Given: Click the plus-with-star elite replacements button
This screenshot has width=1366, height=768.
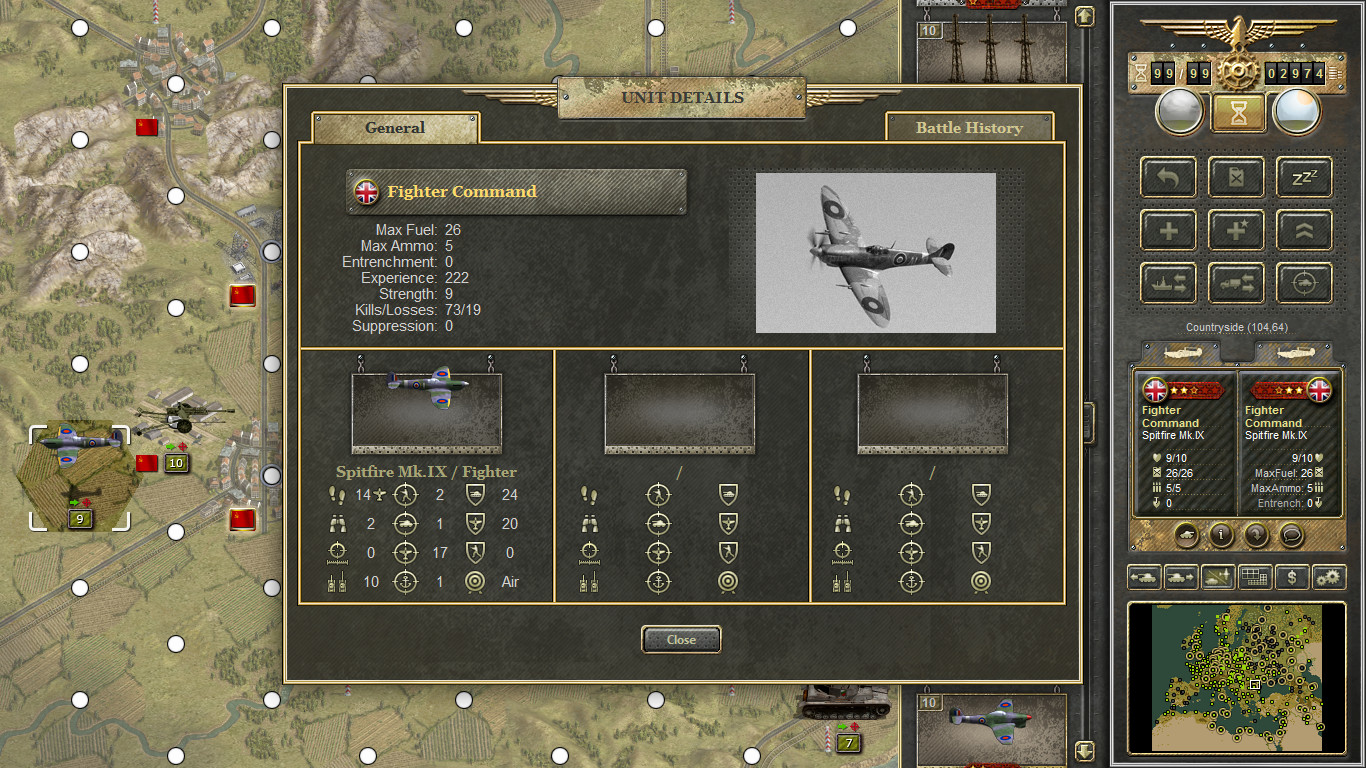Looking at the screenshot, I should (x=1236, y=231).
